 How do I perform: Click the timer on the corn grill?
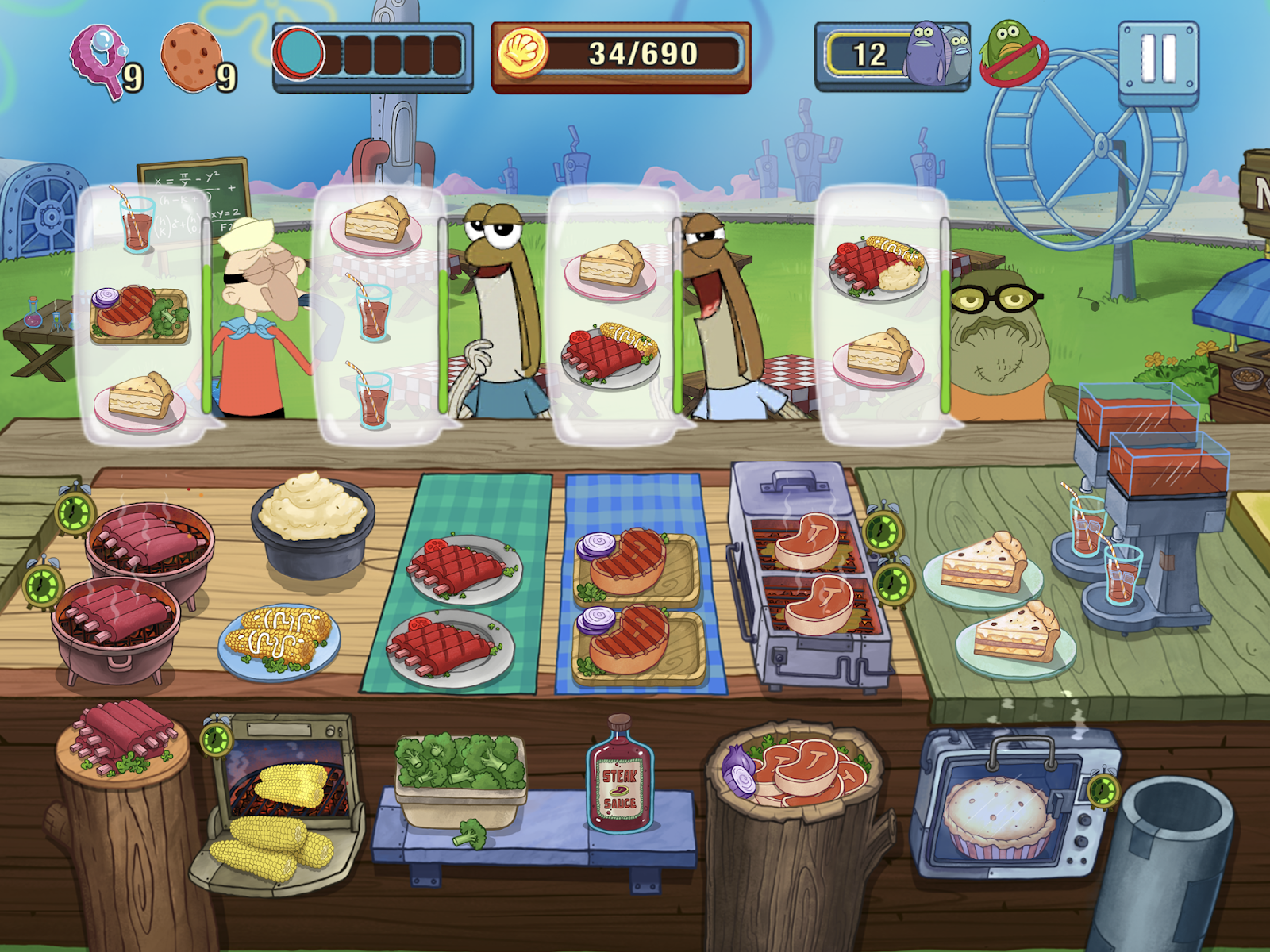pos(214,738)
